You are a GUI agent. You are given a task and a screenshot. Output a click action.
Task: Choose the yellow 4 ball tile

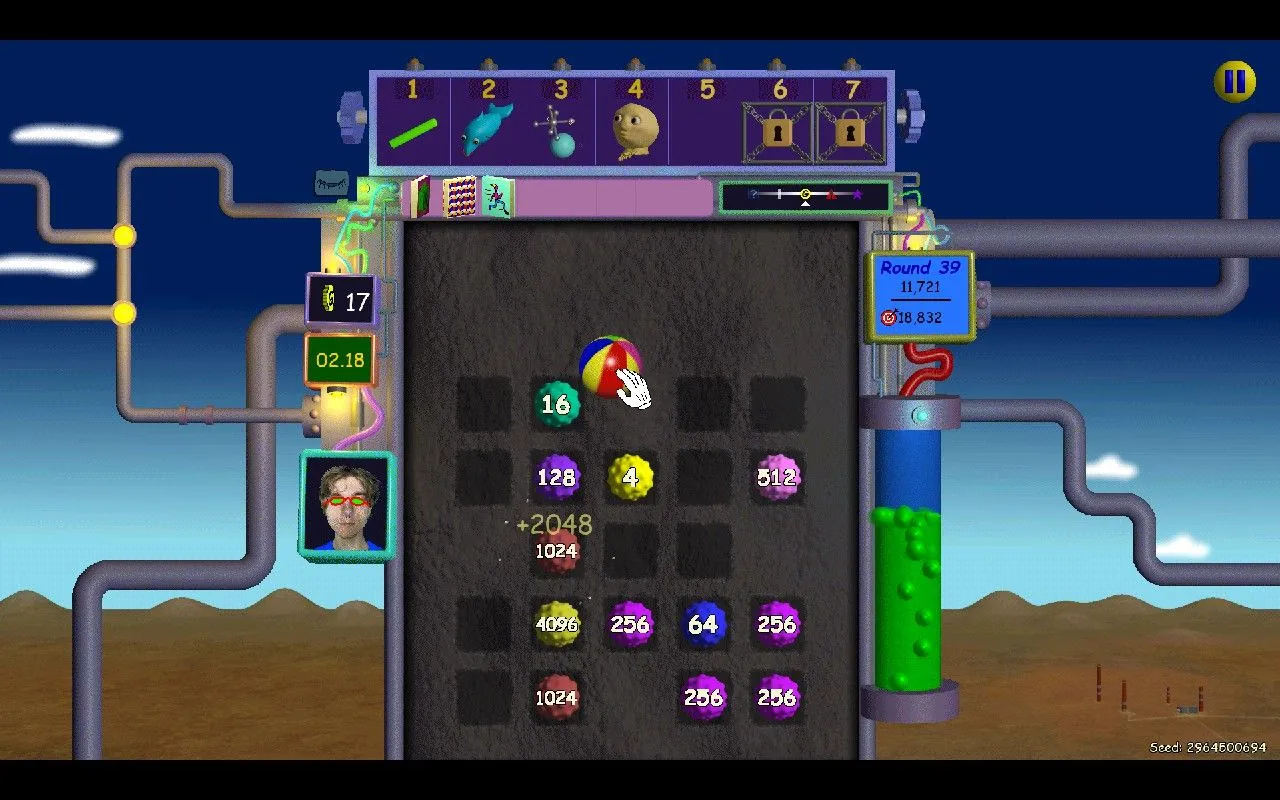630,477
